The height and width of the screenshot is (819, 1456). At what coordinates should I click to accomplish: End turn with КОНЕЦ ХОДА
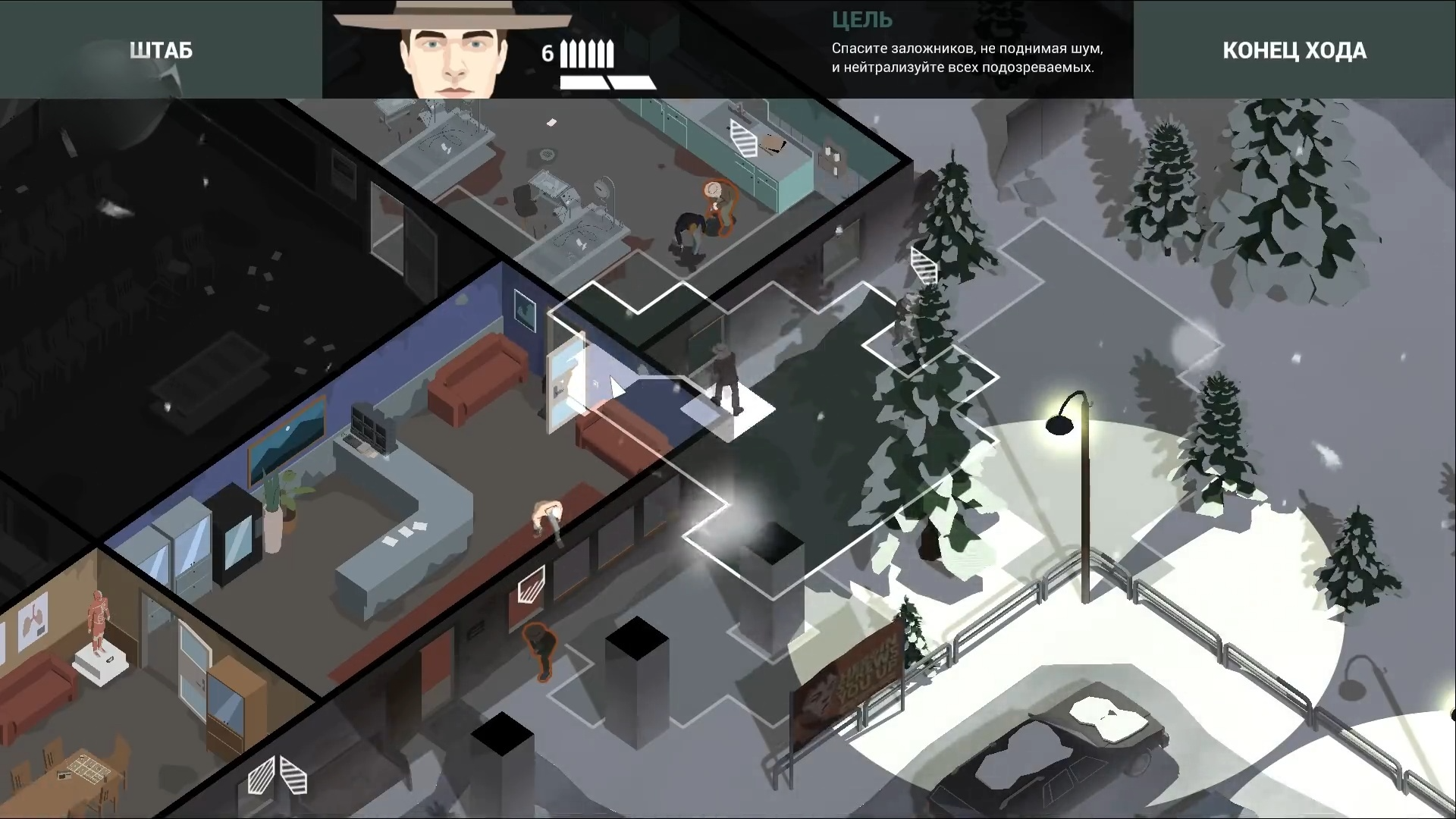pyautogui.click(x=1294, y=50)
